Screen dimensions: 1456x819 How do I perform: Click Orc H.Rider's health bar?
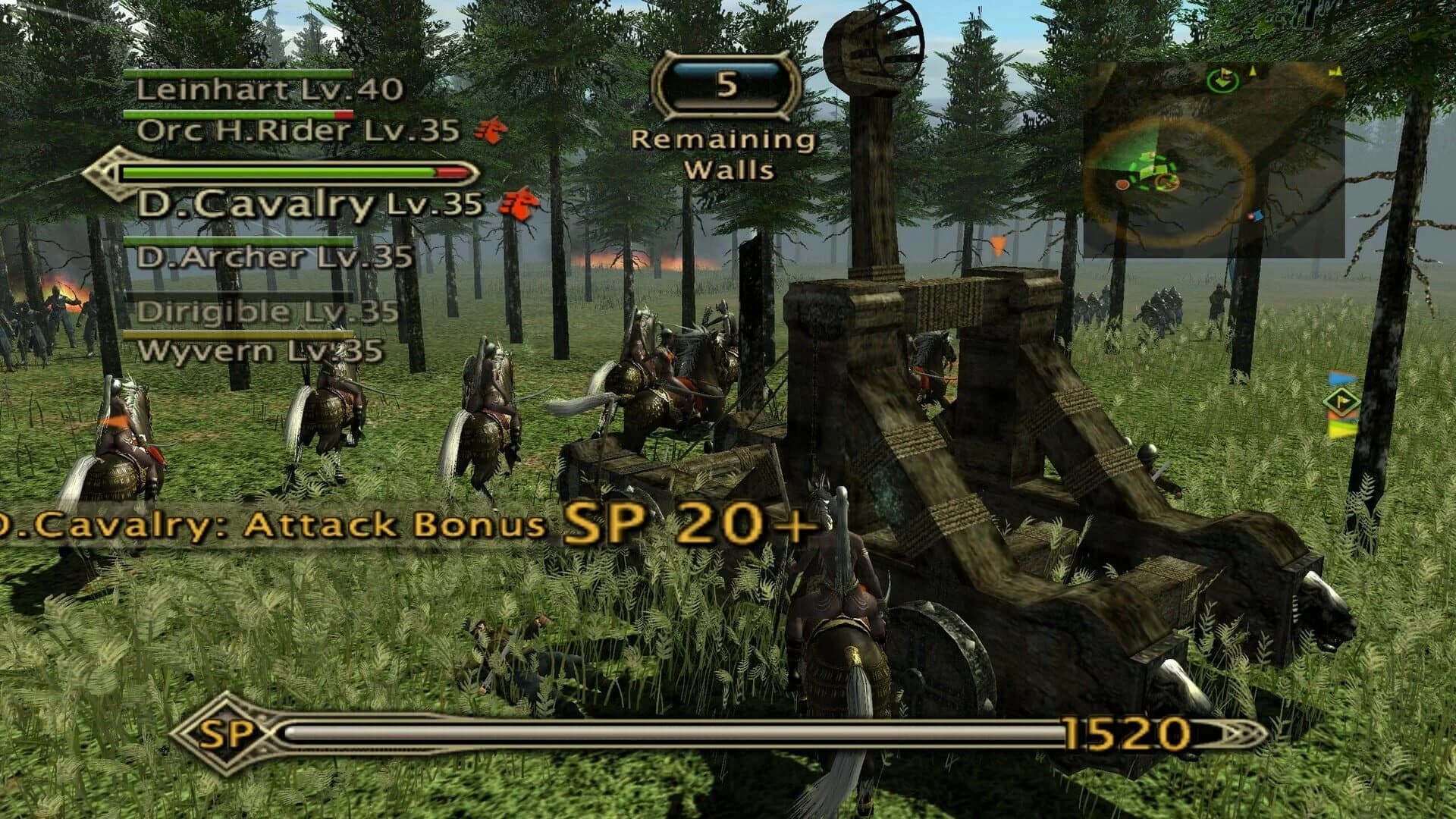239,114
